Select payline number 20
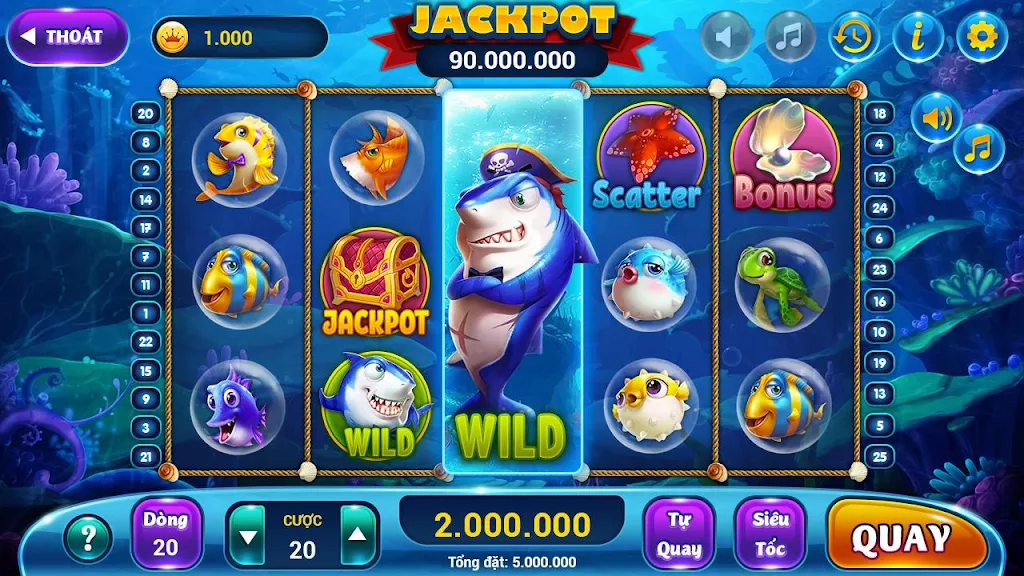 point(146,113)
